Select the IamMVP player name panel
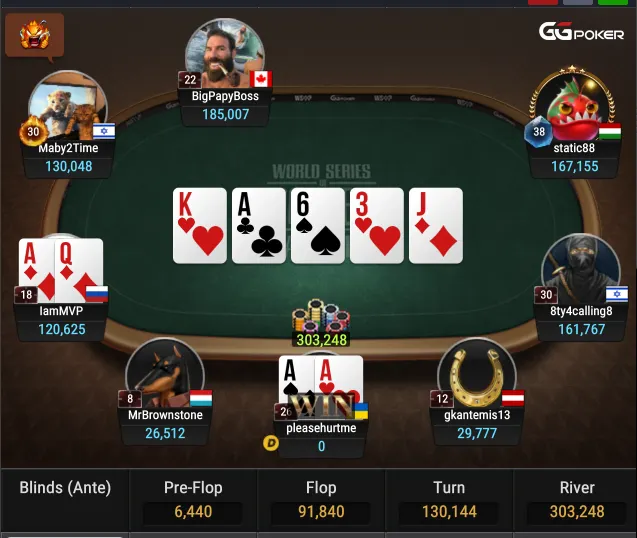The image size is (637, 538). pyautogui.click(x=62, y=320)
